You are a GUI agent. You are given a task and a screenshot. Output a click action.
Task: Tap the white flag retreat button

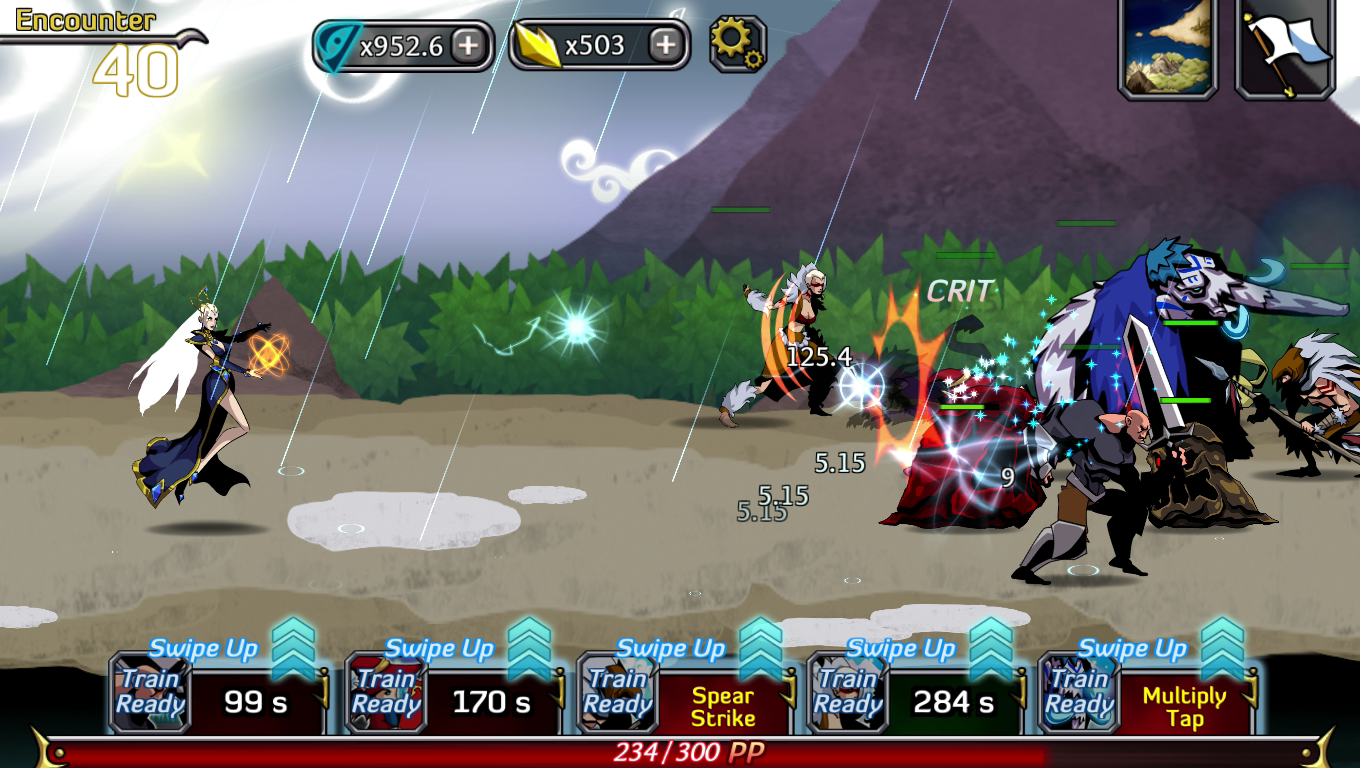pos(1285,47)
